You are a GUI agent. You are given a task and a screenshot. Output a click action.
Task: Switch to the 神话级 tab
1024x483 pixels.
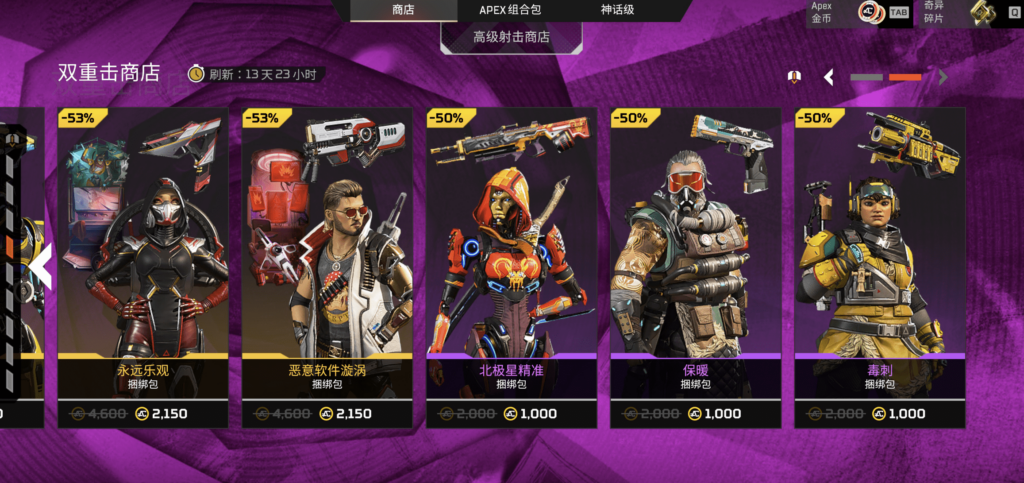point(616,10)
